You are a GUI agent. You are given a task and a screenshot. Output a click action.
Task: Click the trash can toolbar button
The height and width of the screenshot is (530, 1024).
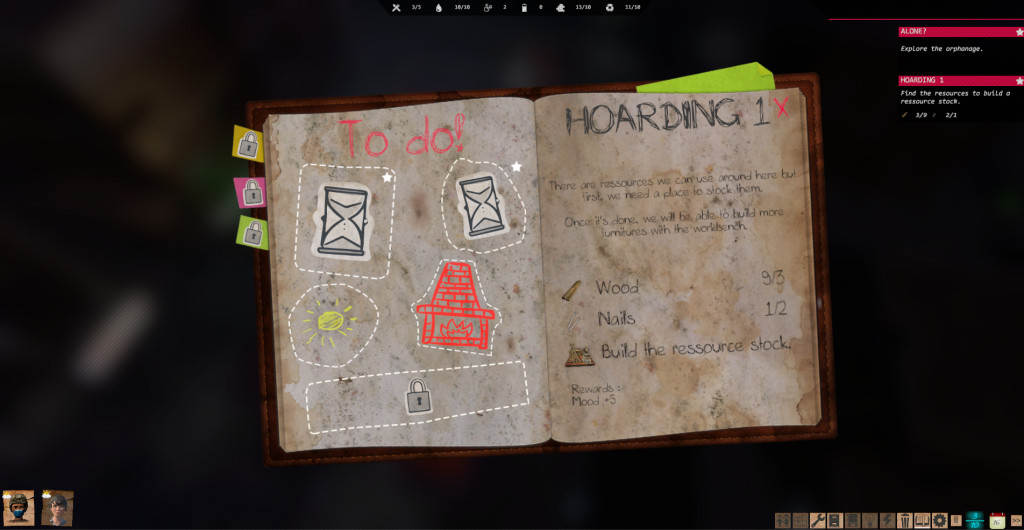[904, 520]
